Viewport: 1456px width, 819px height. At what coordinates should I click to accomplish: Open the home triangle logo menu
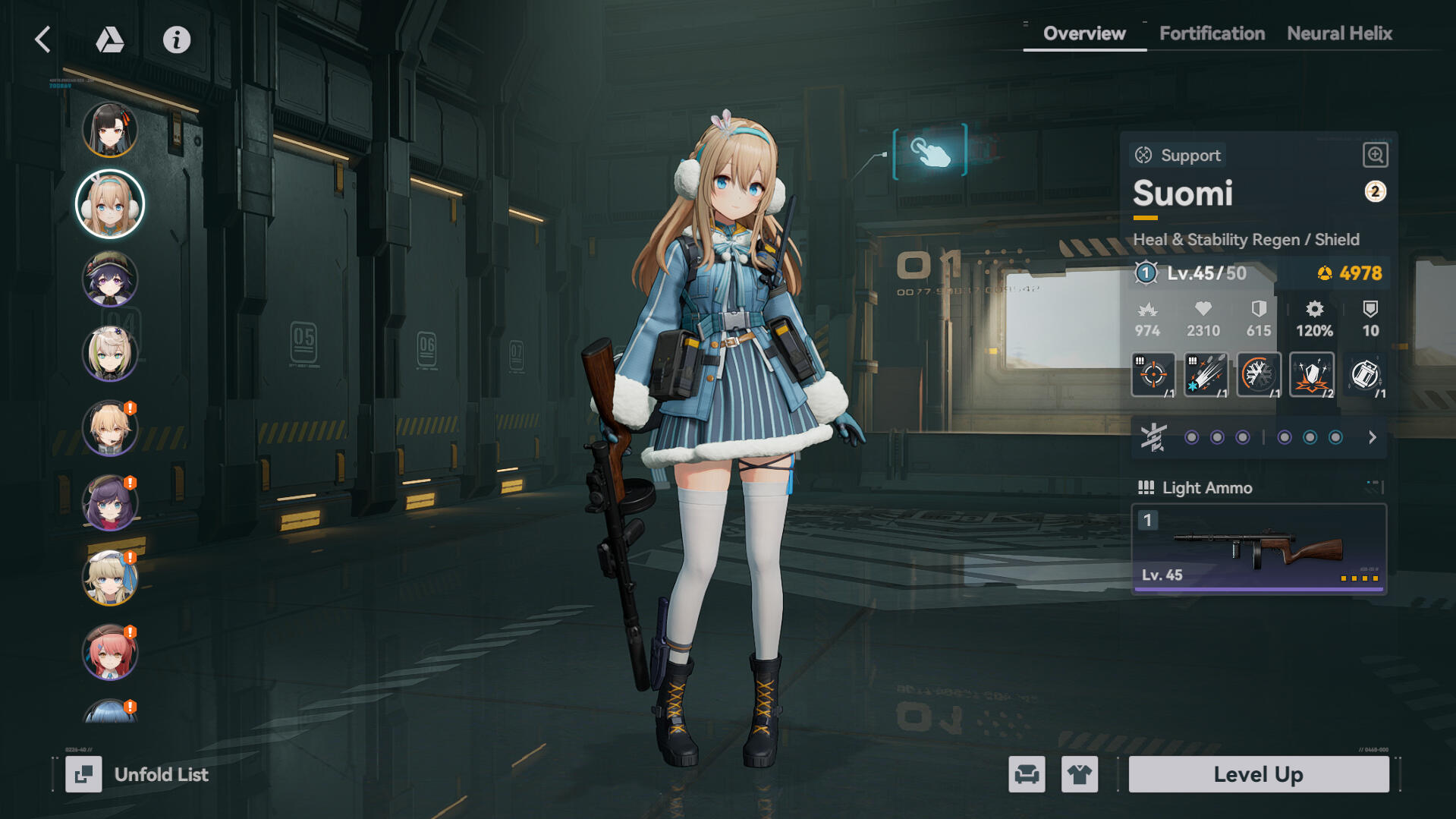(x=109, y=39)
